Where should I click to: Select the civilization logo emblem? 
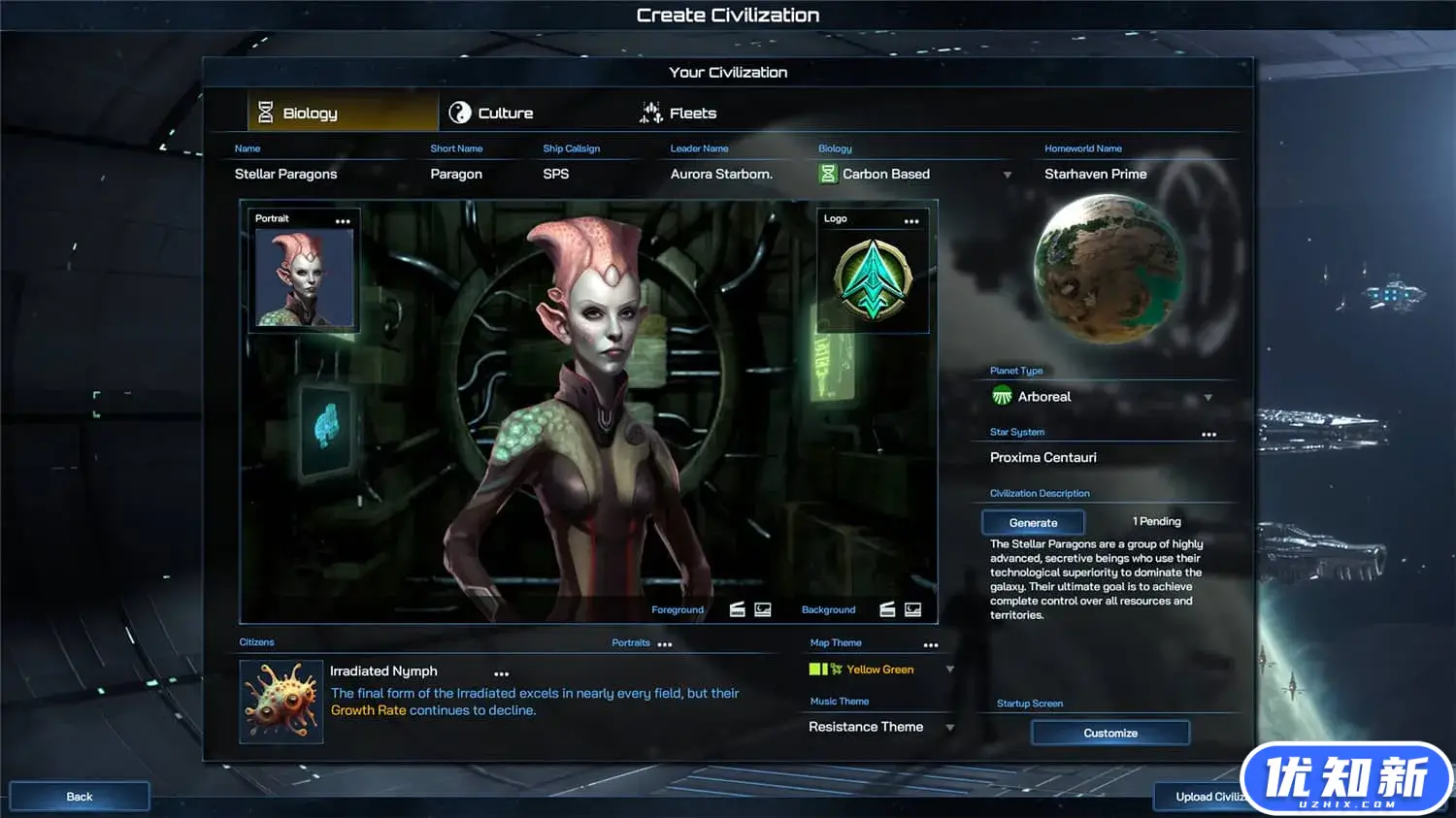point(873,280)
